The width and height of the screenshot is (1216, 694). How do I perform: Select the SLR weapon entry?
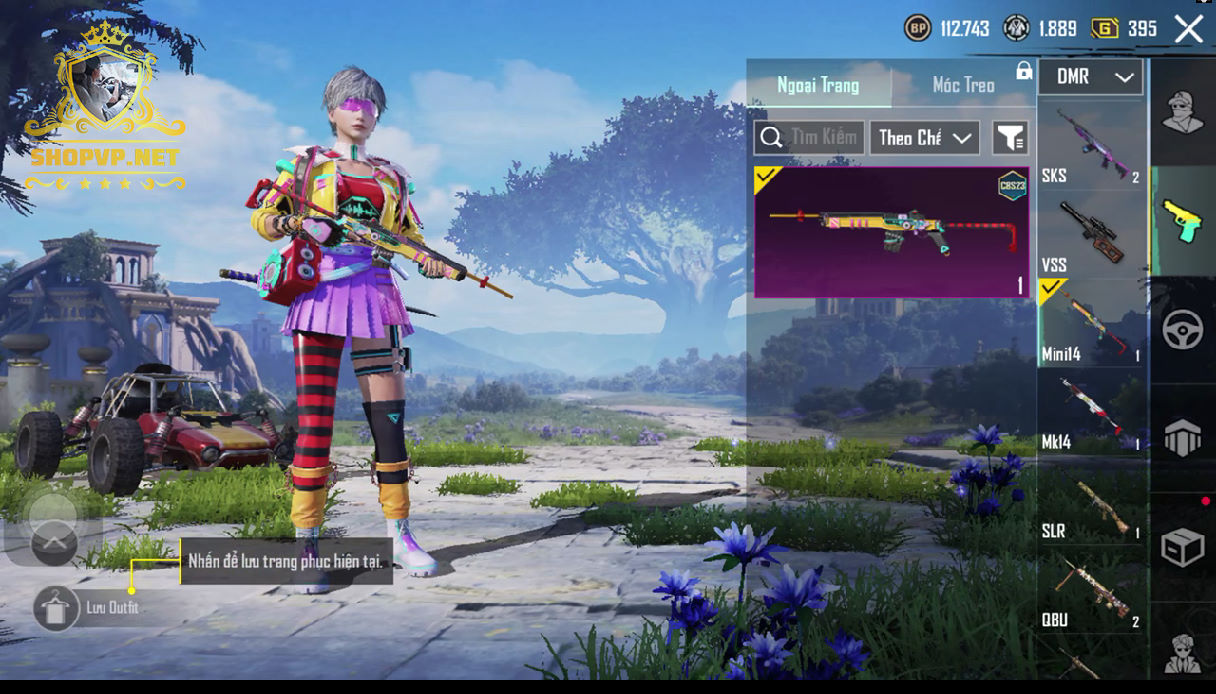[1091, 501]
